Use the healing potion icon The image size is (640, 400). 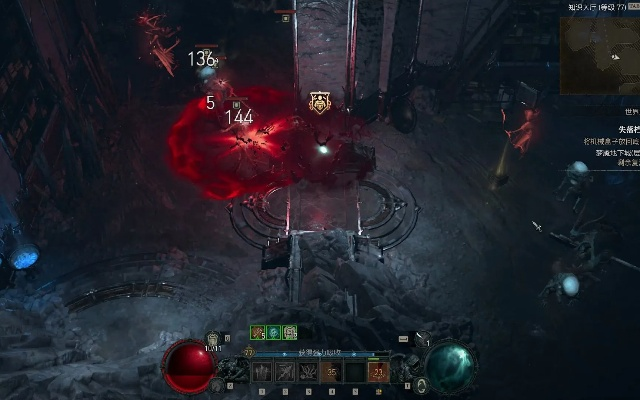(213, 341)
